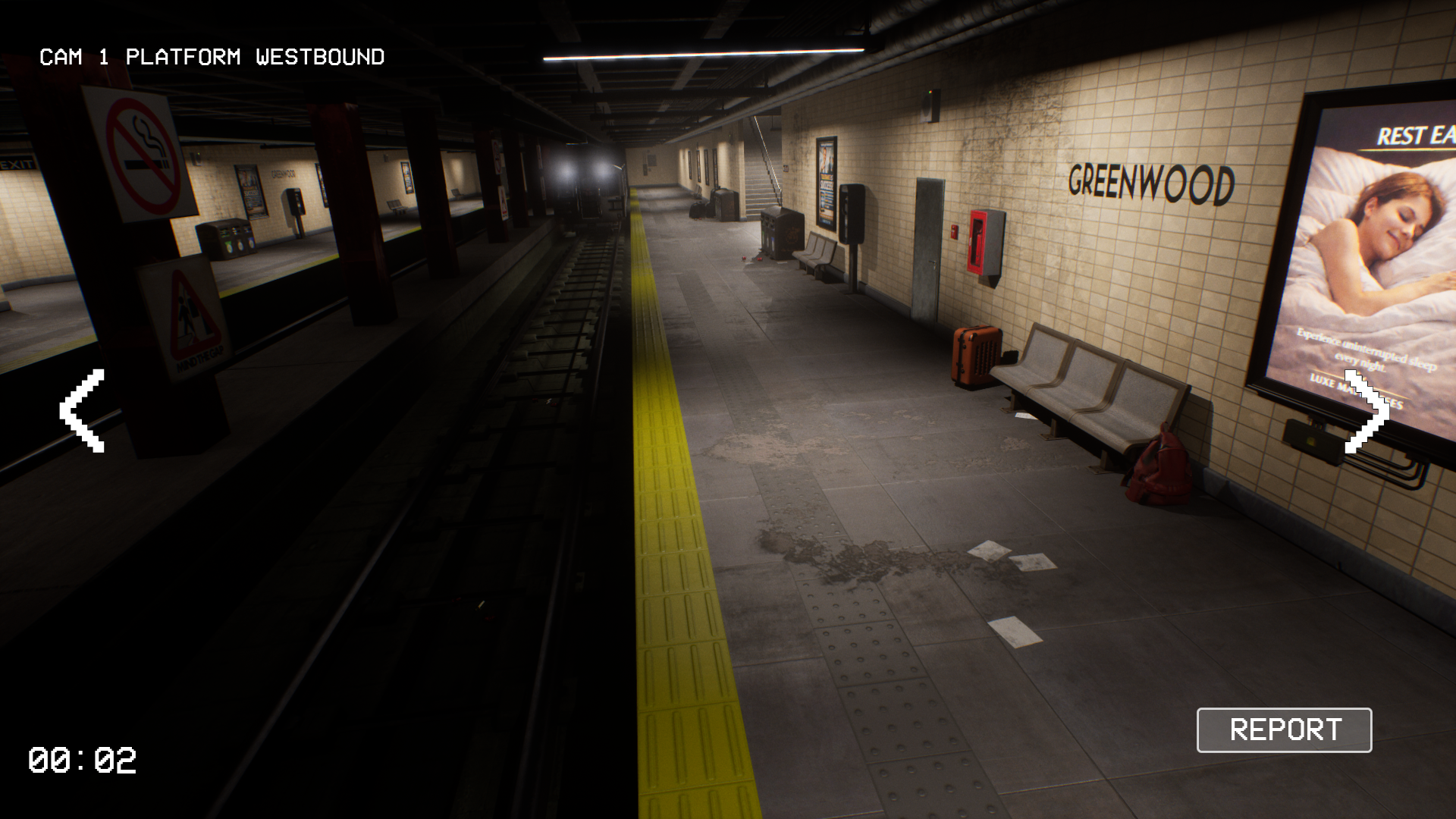Image resolution: width=1456 pixels, height=819 pixels.
Task: Go to the next camera with right arrow
Action: pos(1367,411)
